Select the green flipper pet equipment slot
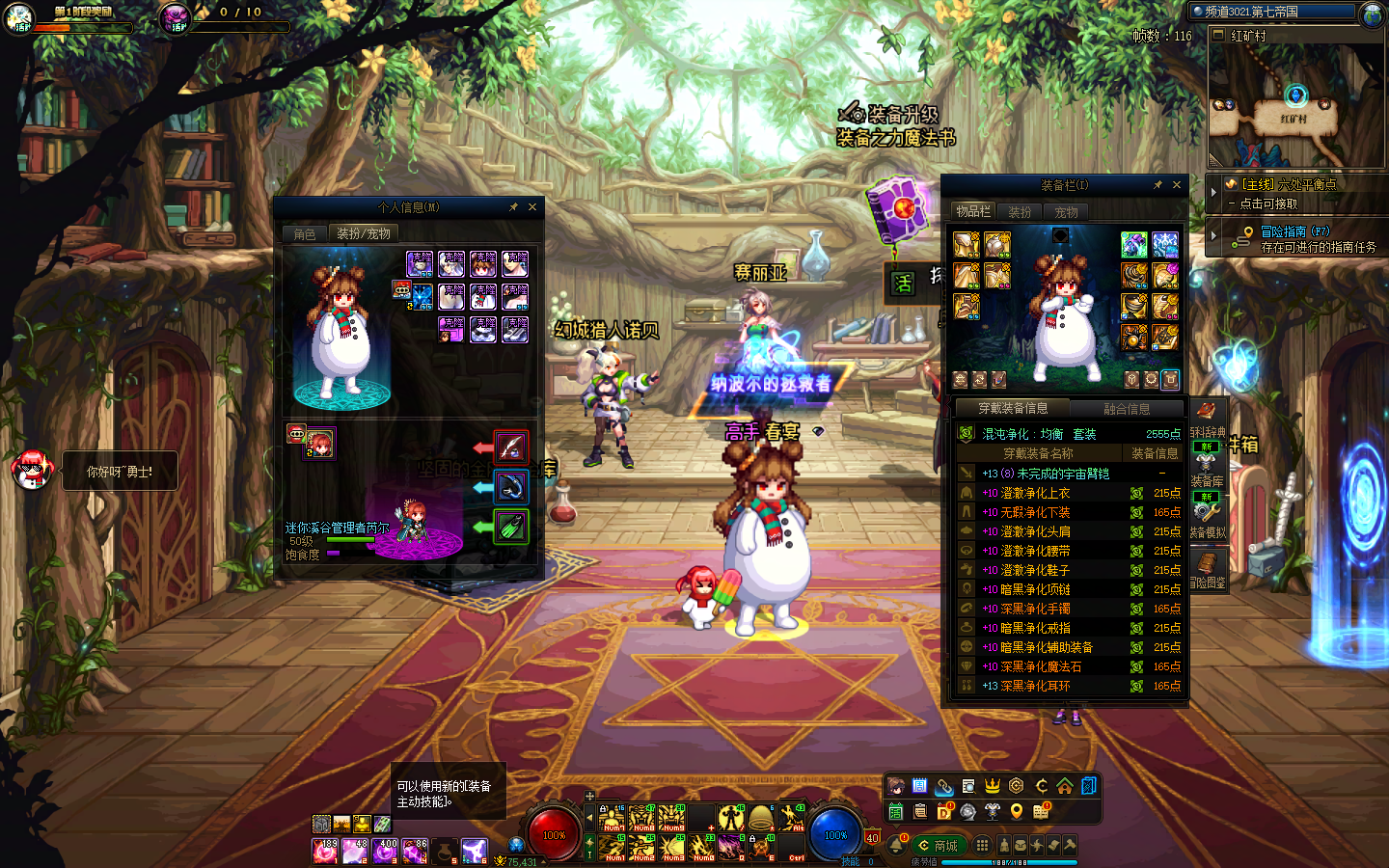 511,527
